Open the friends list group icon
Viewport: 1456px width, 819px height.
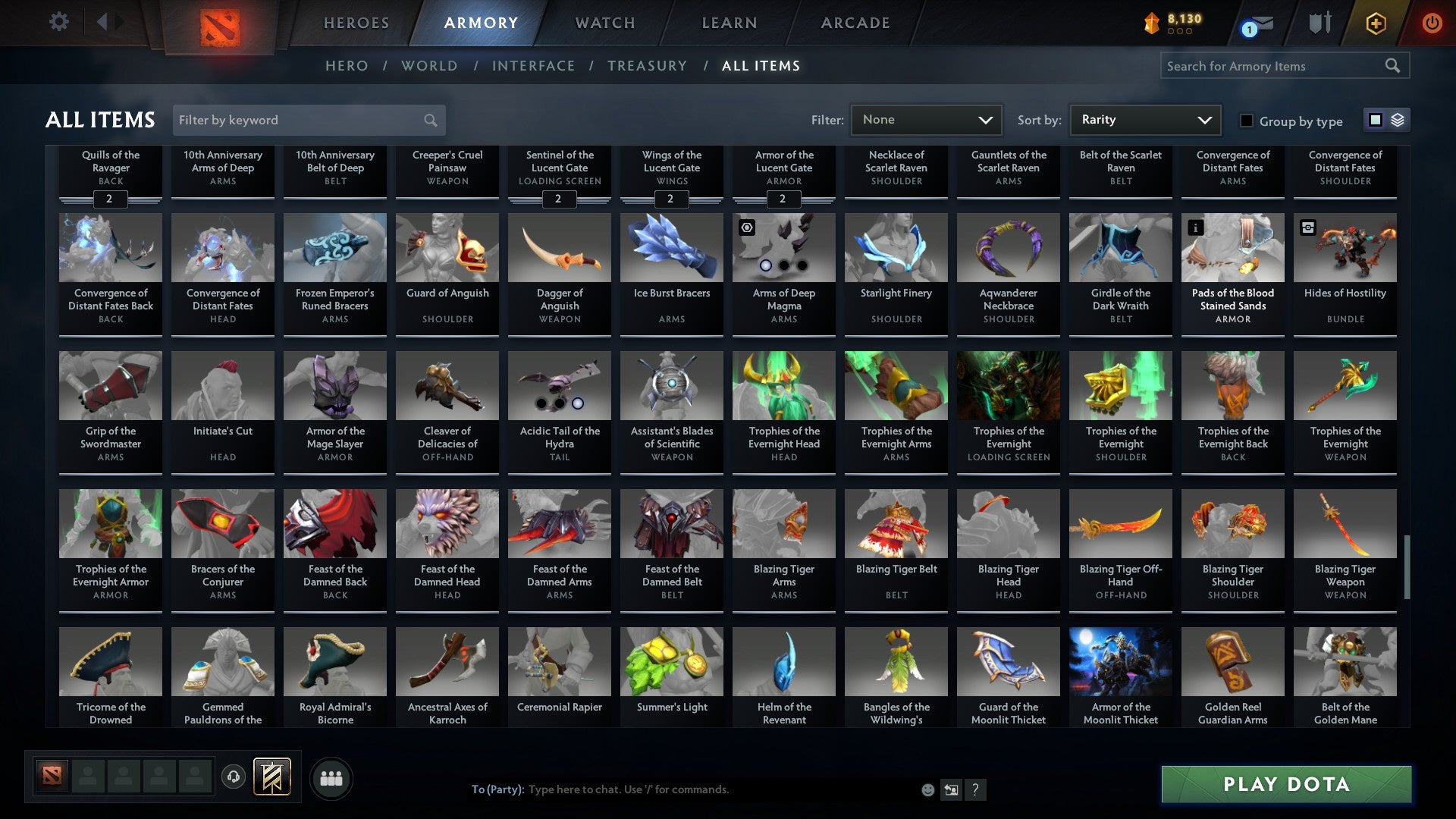coord(331,777)
